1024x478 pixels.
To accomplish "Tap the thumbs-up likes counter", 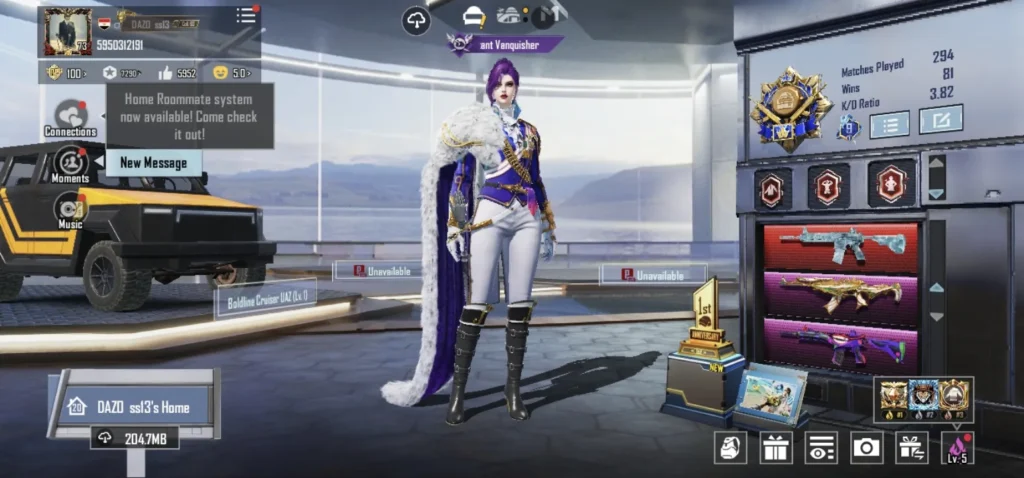I will coord(177,73).
